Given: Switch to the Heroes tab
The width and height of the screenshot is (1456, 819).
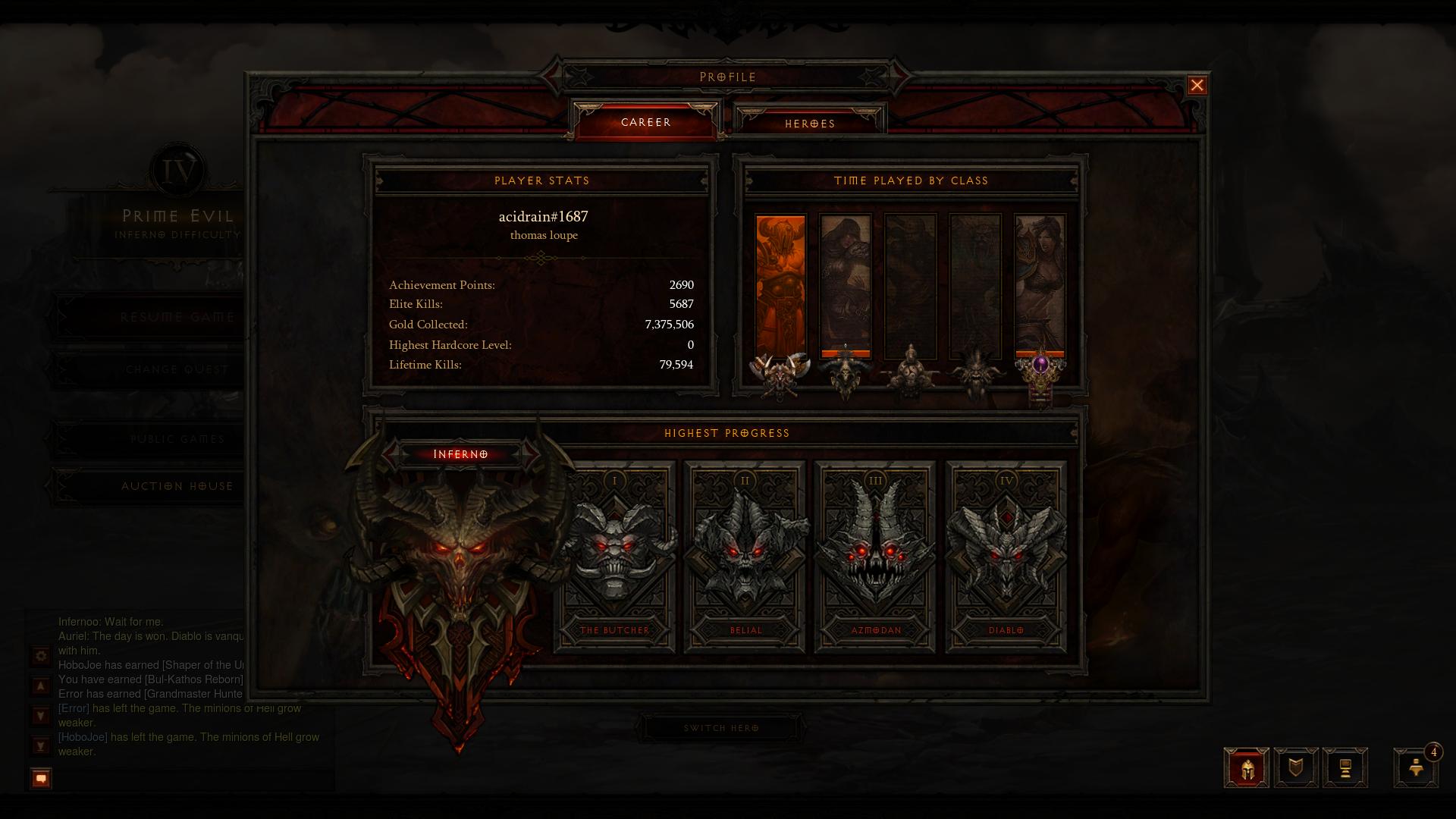Looking at the screenshot, I should [x=809, y=123].
